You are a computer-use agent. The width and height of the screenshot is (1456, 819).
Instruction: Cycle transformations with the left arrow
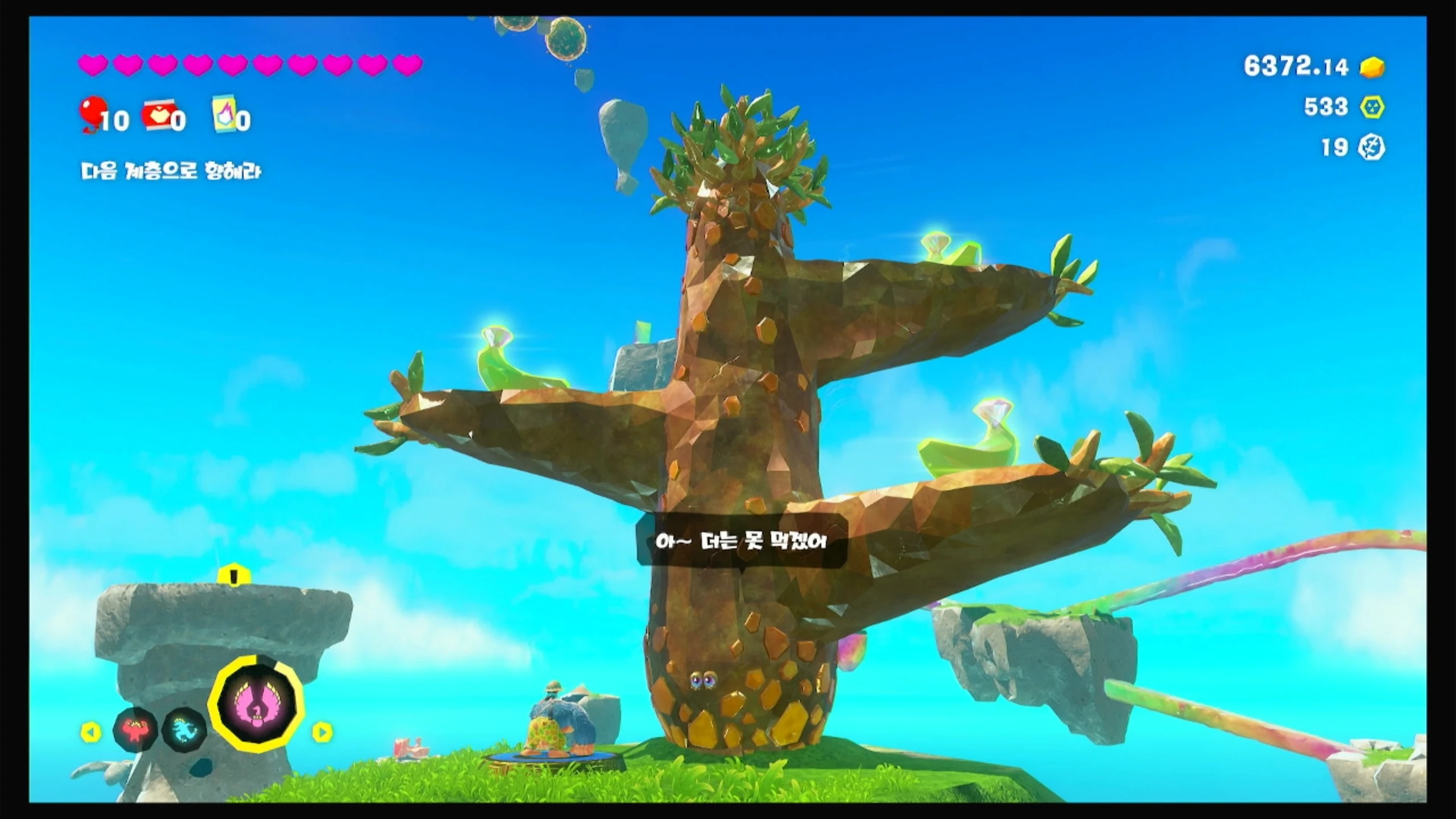(90, 732)
